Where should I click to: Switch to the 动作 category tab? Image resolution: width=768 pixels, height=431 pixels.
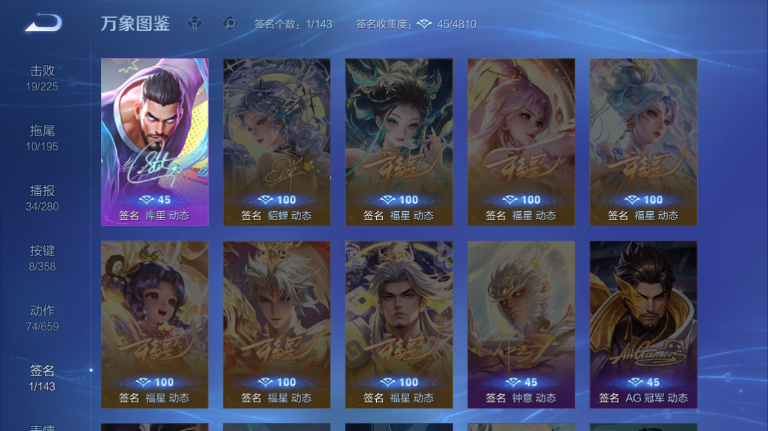42,317
